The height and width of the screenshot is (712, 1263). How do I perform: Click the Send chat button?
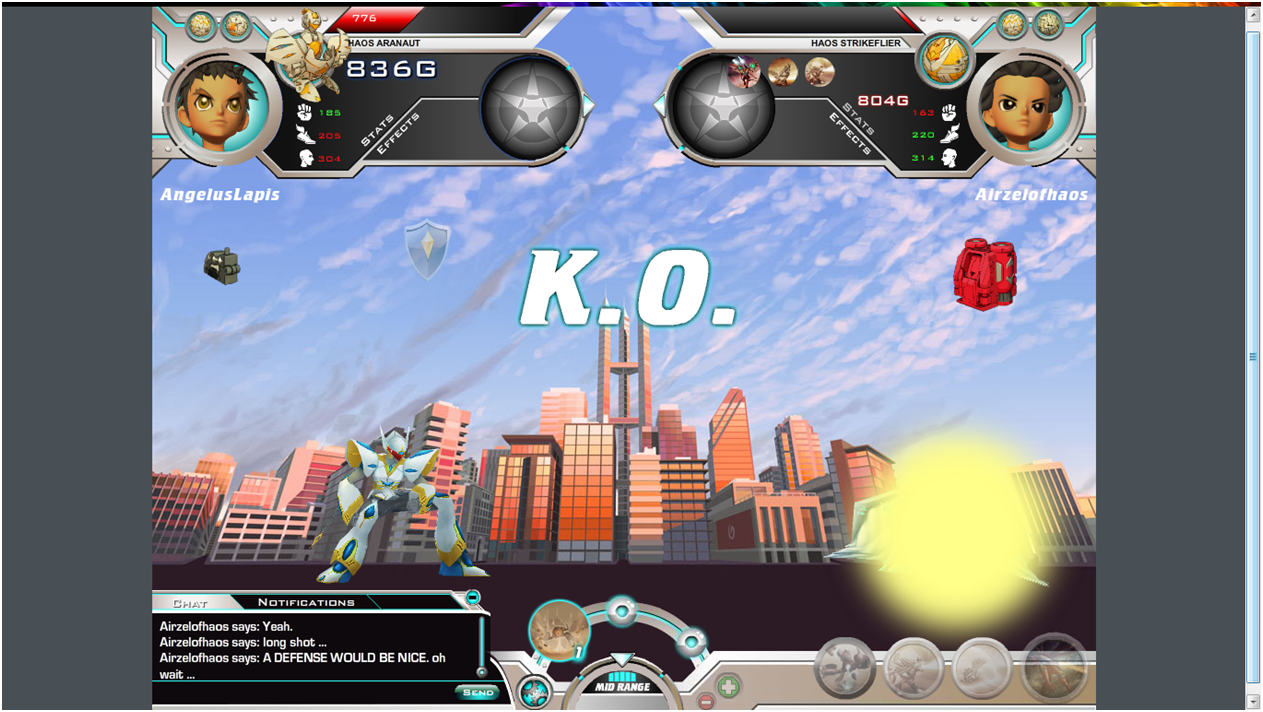[x=477, y=692]
